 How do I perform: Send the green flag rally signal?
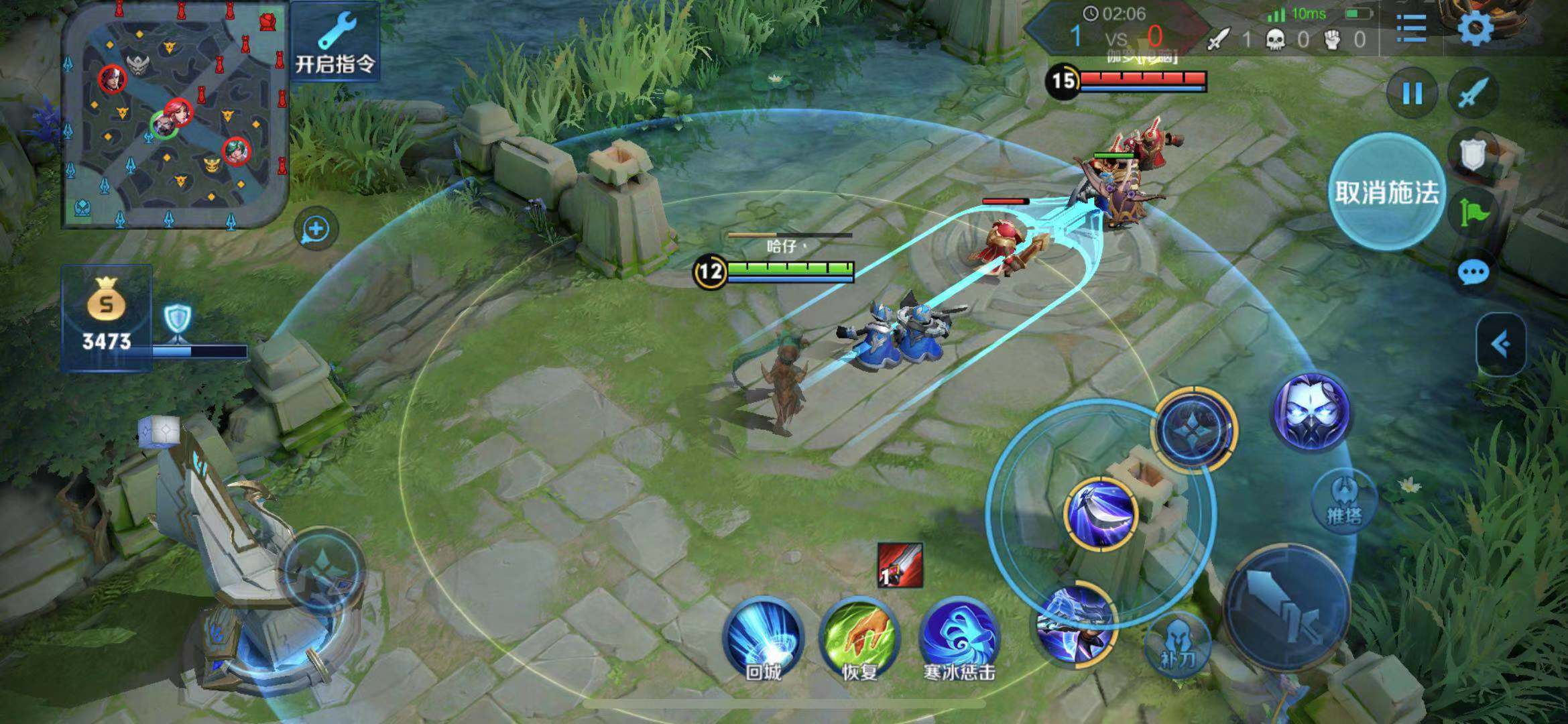click(x=1473, y=213)
